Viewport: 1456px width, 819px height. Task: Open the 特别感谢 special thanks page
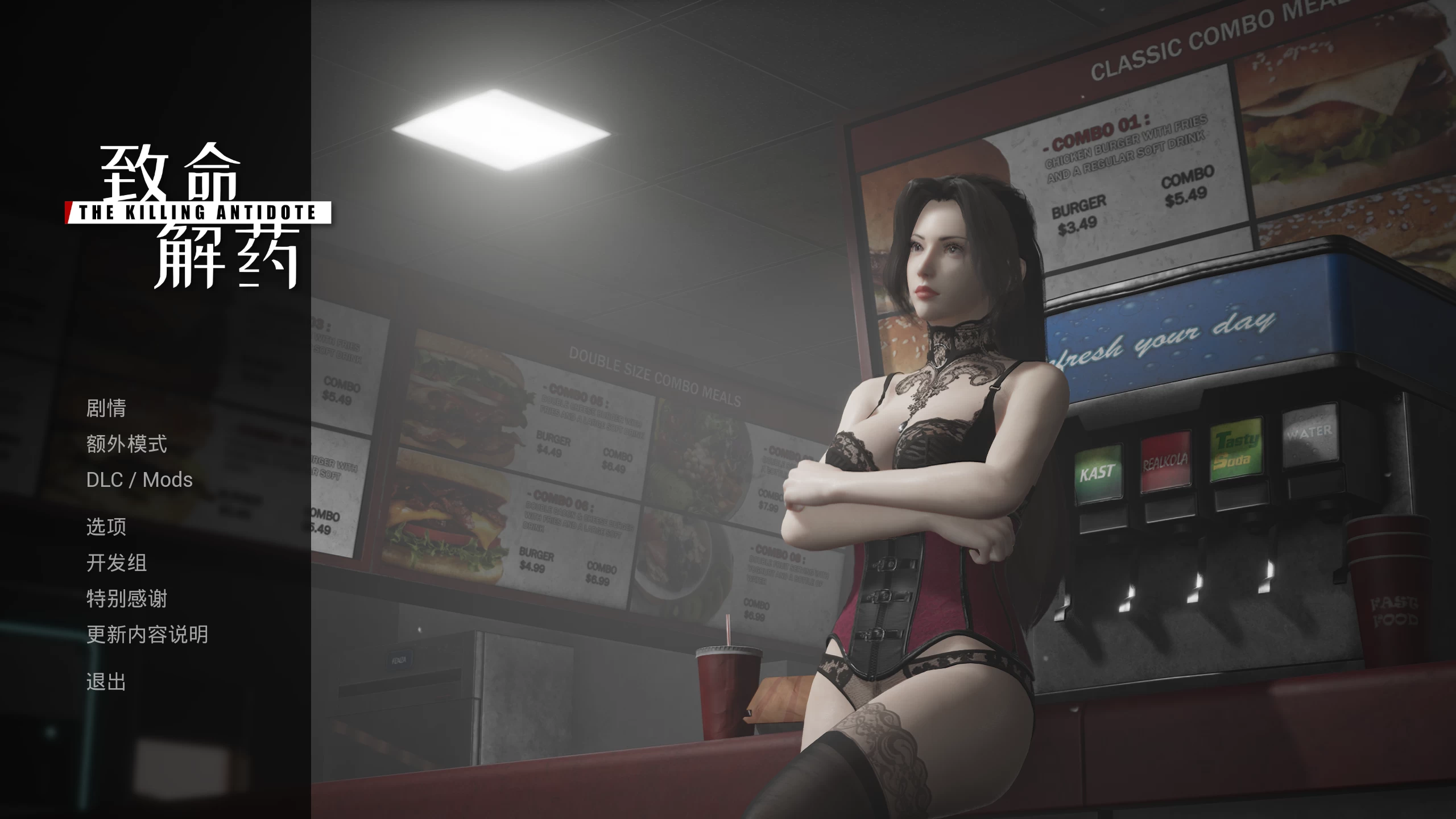(126, 599)
